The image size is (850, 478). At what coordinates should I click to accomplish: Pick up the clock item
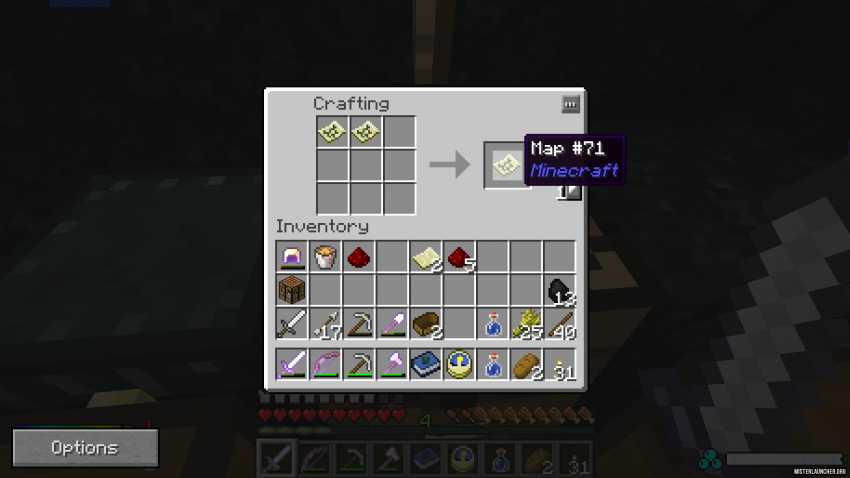click(459, 364)
